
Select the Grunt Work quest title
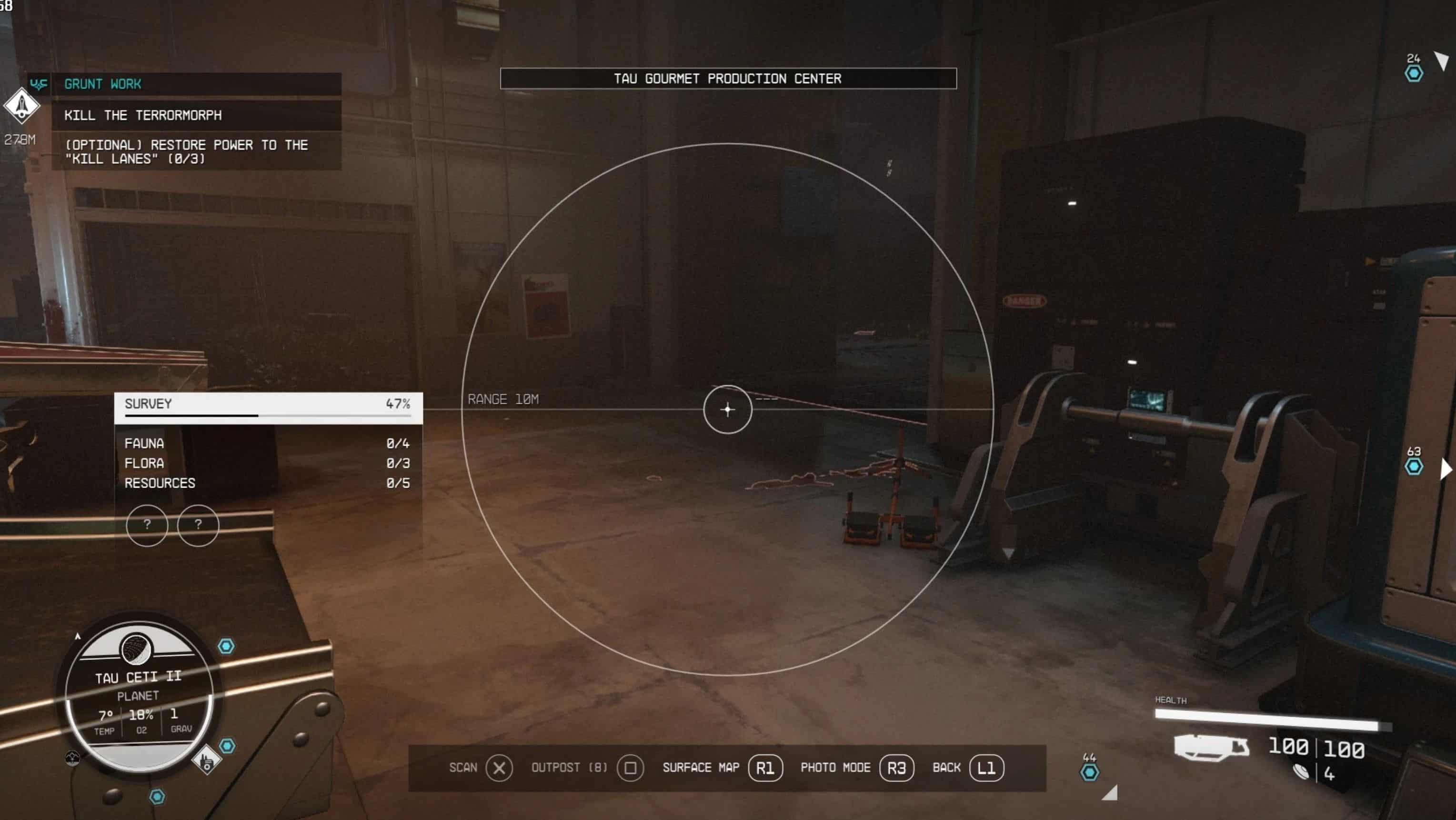(102, 84)
